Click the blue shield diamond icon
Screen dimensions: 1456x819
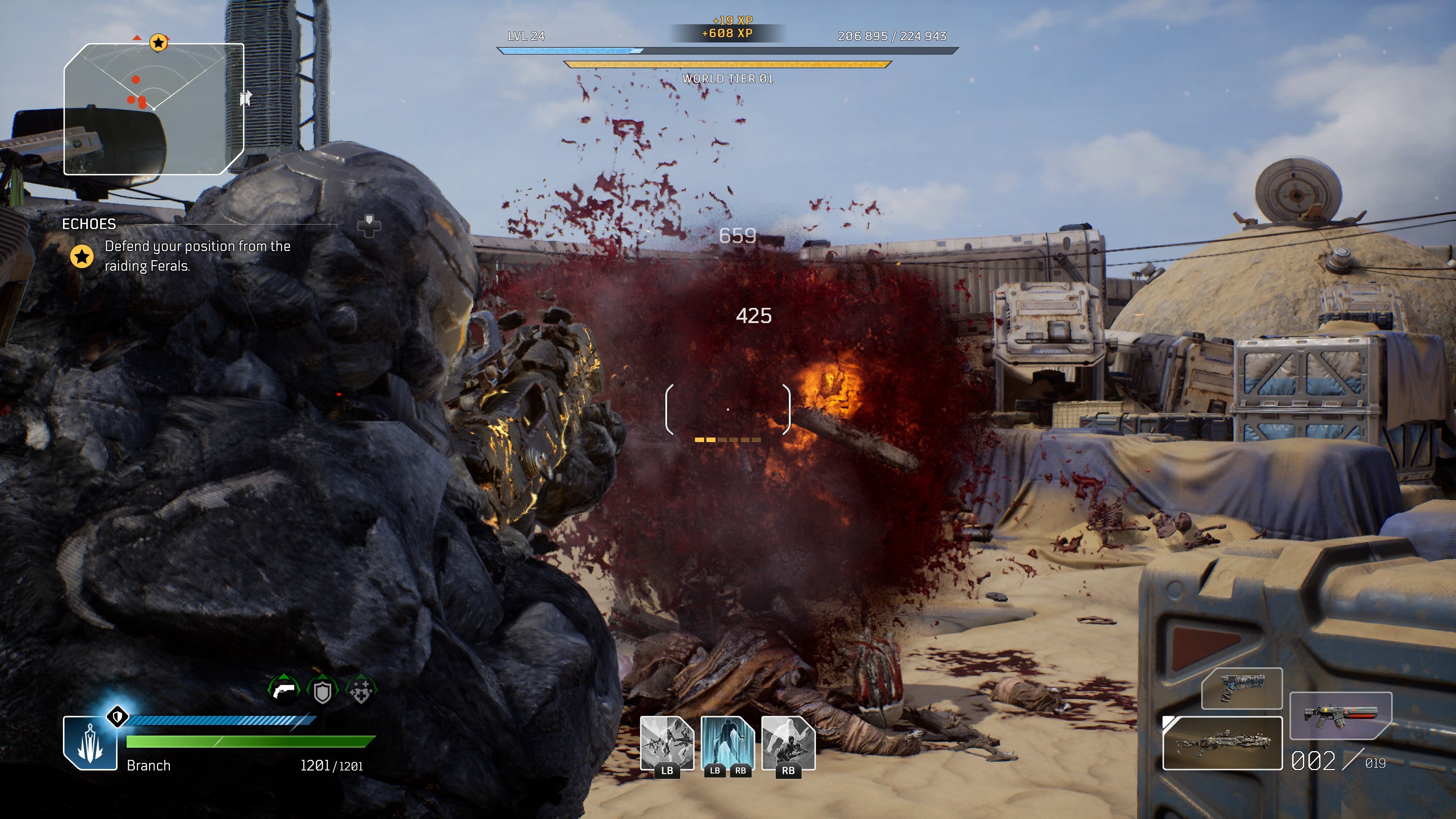pyautogui.click(x=118, y=717)
